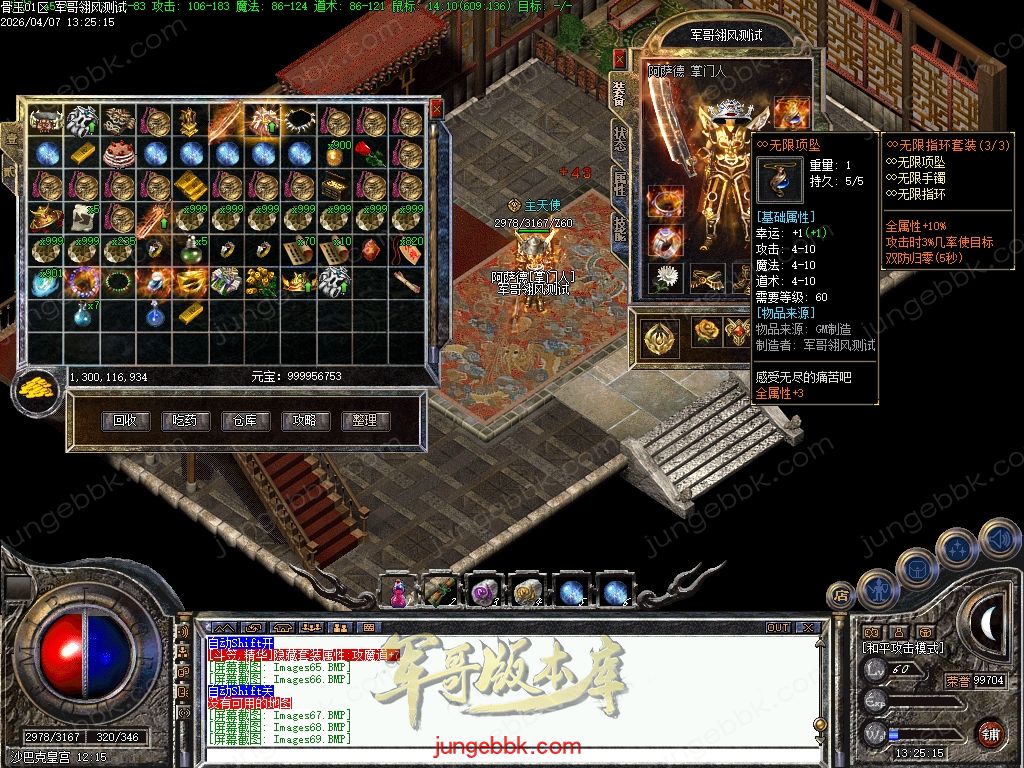The width and height of the screenshot is (1024, 768).
Task: Sort the bag with 整理
Action: (x=365, y=421)
